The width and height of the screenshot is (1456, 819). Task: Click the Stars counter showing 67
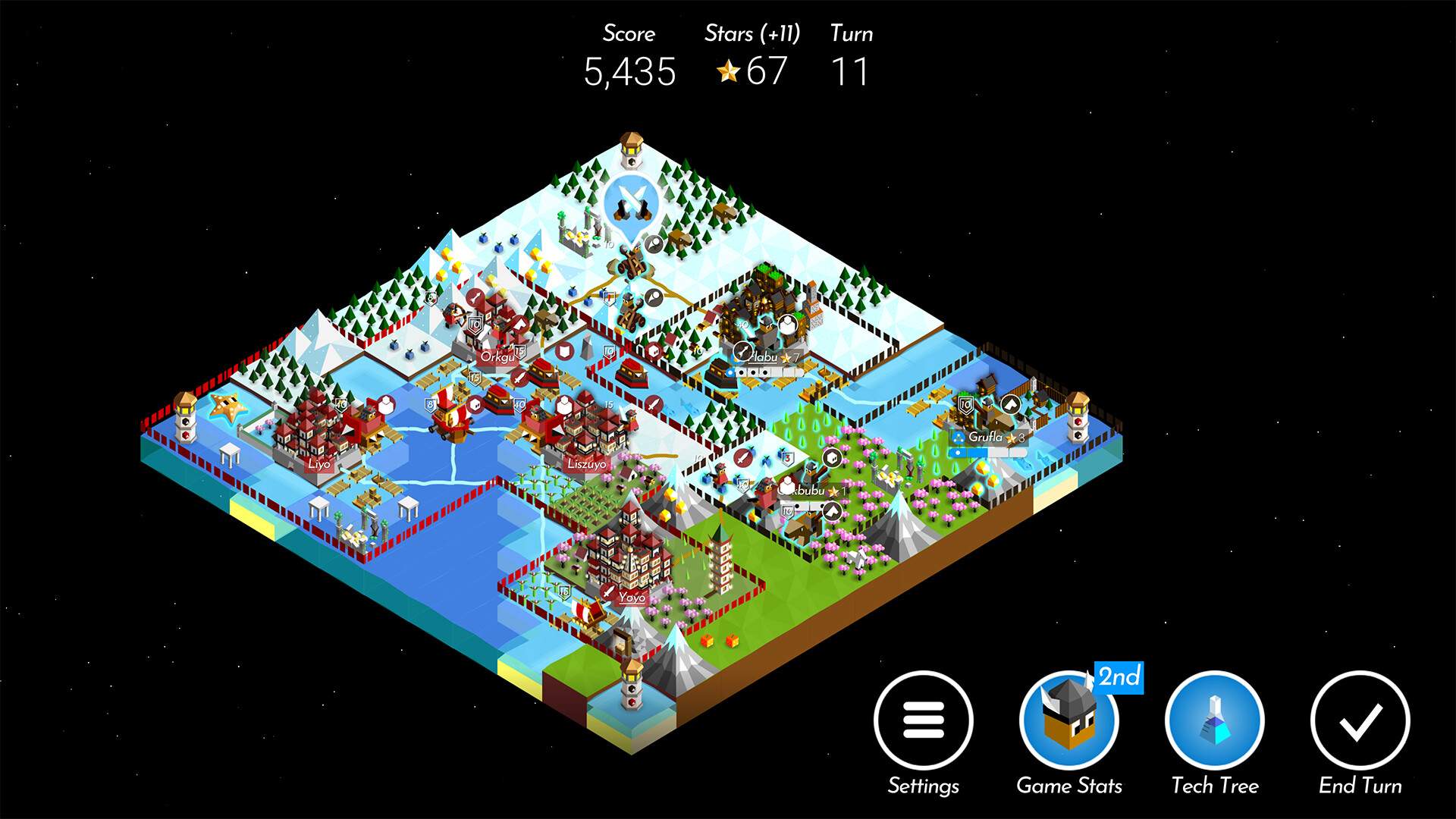click(751, 72)
